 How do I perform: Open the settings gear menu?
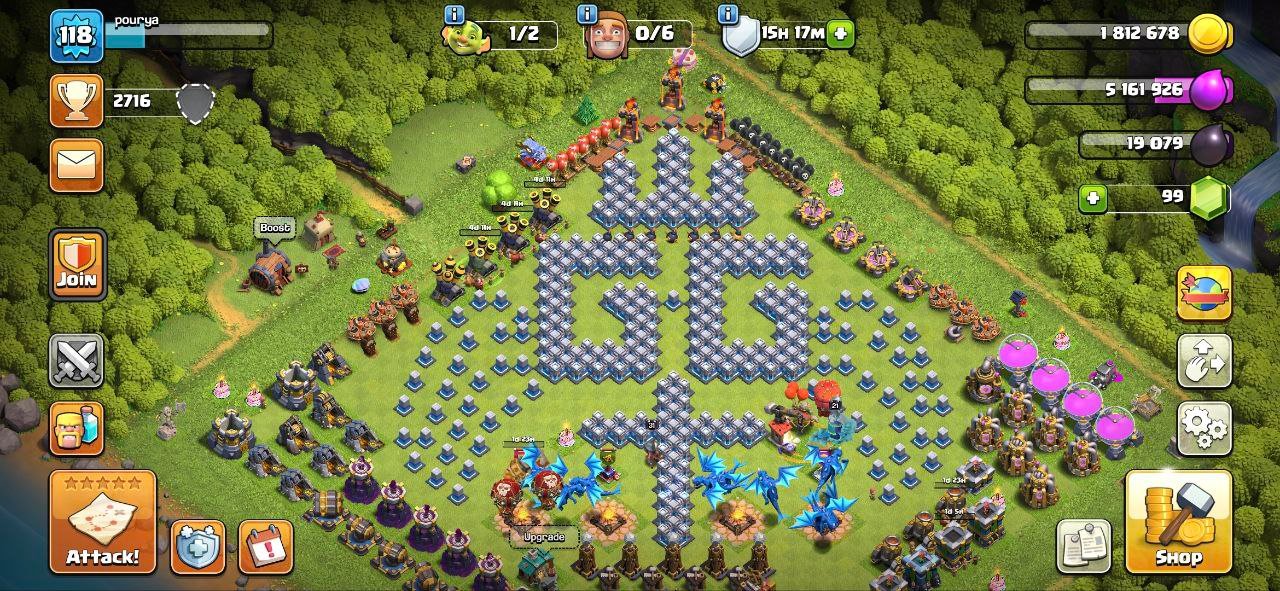[1203, 428]
